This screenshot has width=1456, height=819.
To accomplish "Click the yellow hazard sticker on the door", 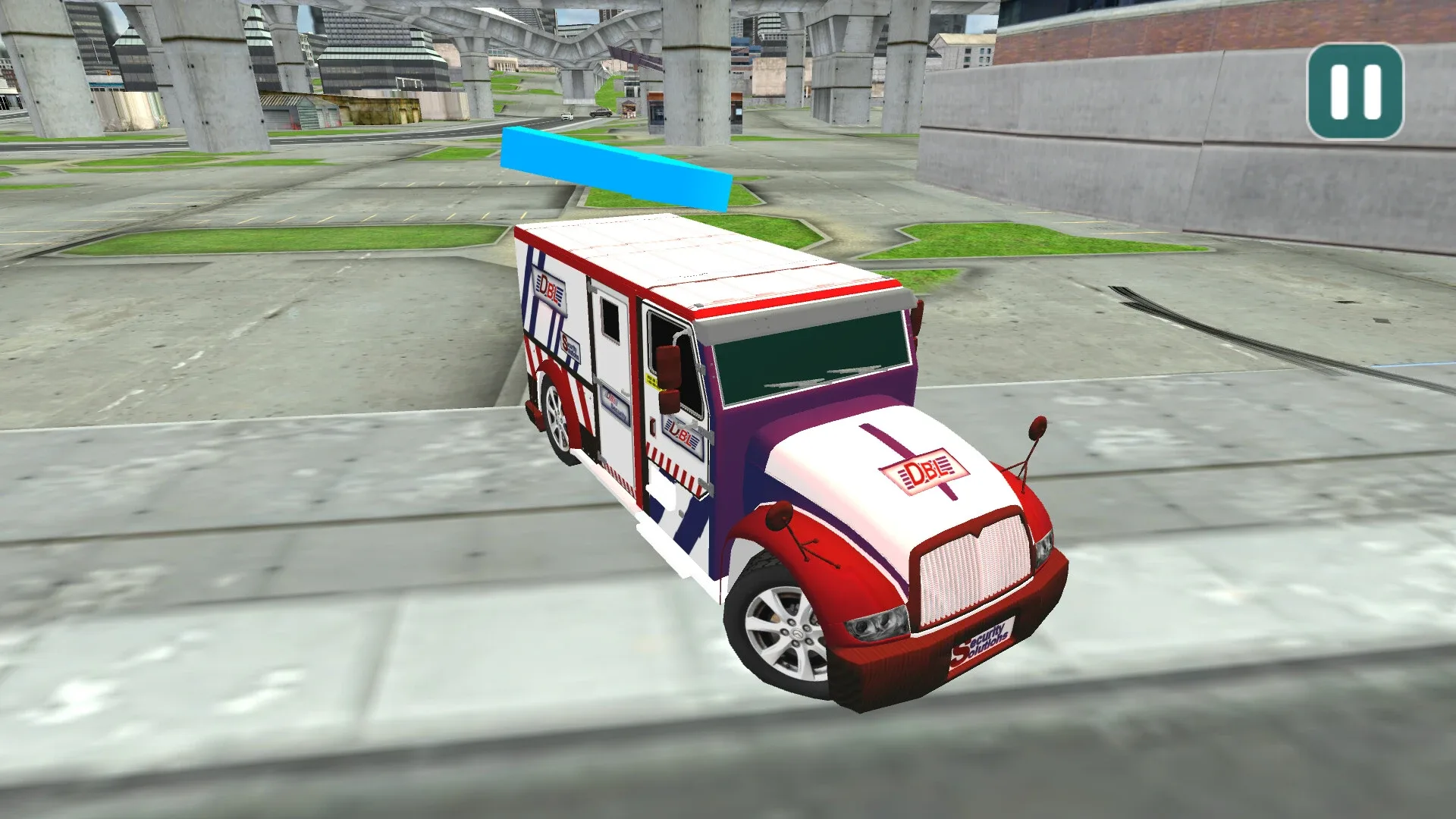I will tap(654, 381).
